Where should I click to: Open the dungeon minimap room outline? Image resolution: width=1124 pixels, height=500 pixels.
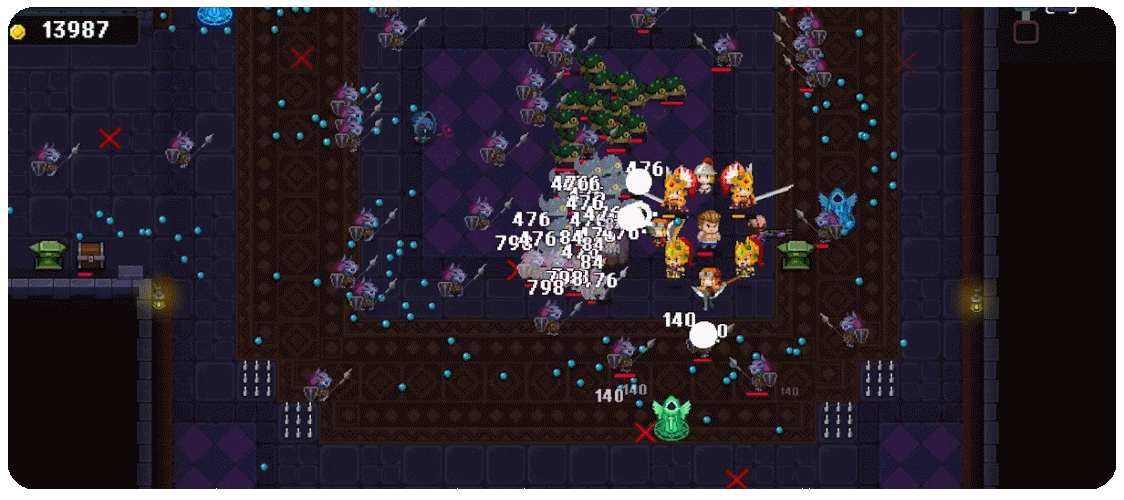click(1026, 31)
